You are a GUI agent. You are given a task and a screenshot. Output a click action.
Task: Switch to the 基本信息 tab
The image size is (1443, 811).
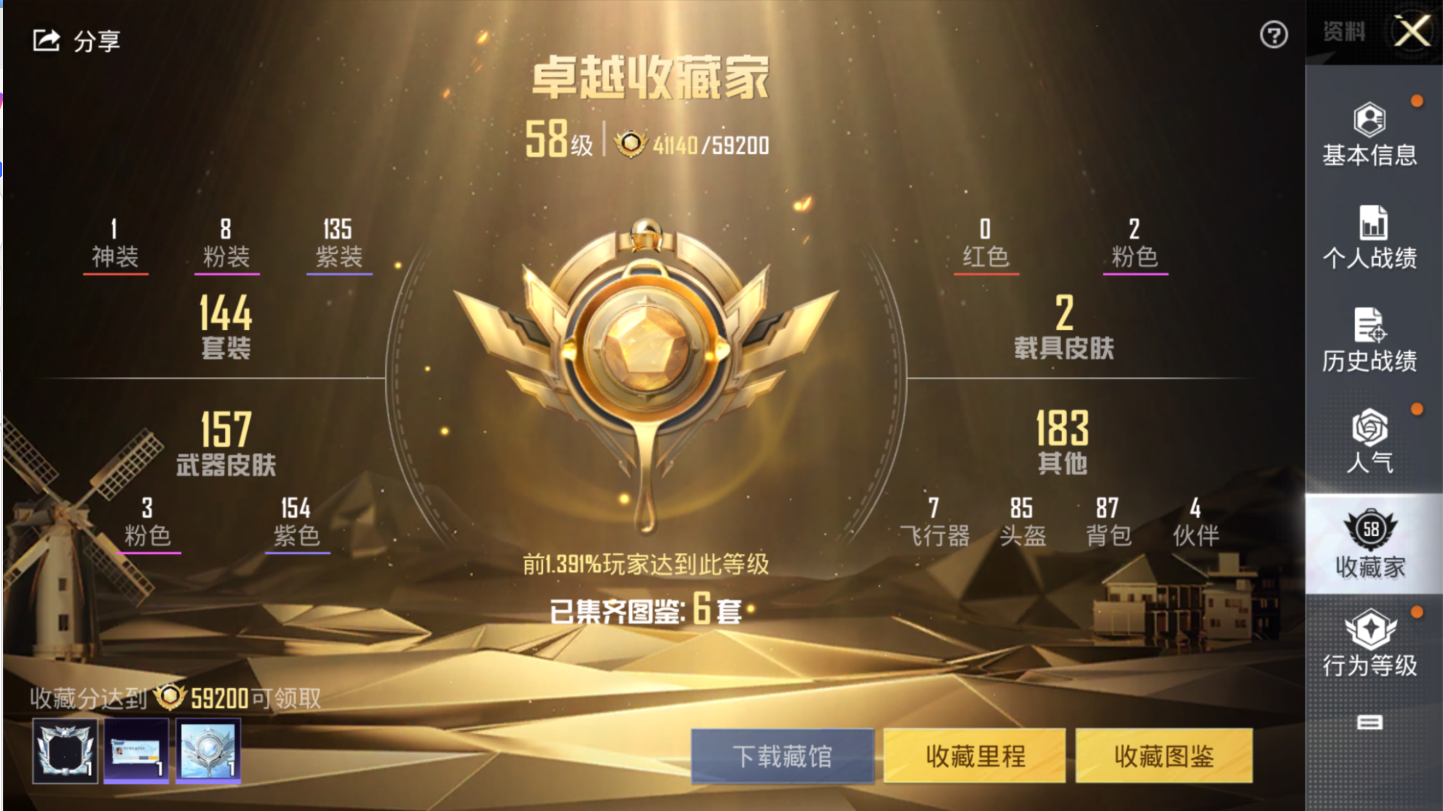[x=1369, y=135]
